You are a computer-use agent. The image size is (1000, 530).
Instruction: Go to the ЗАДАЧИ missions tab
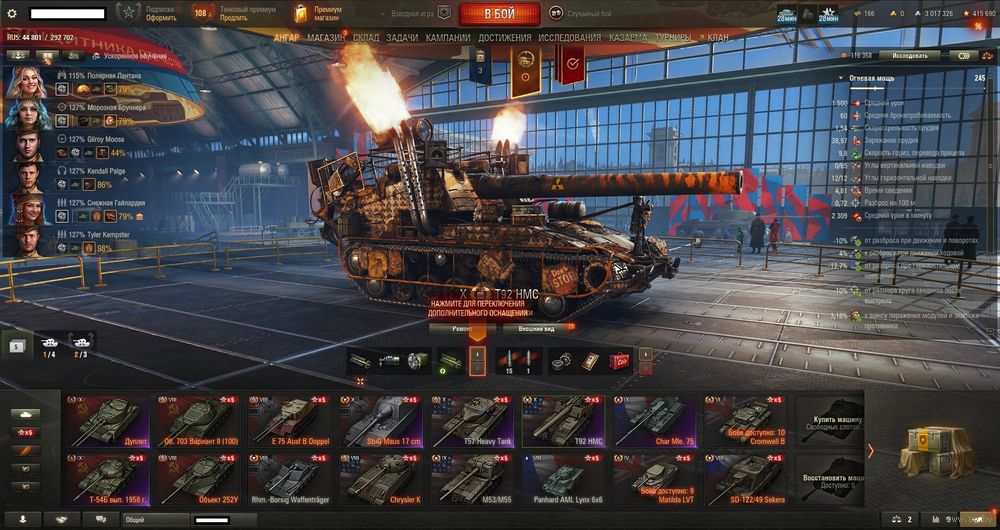point(402,38)
